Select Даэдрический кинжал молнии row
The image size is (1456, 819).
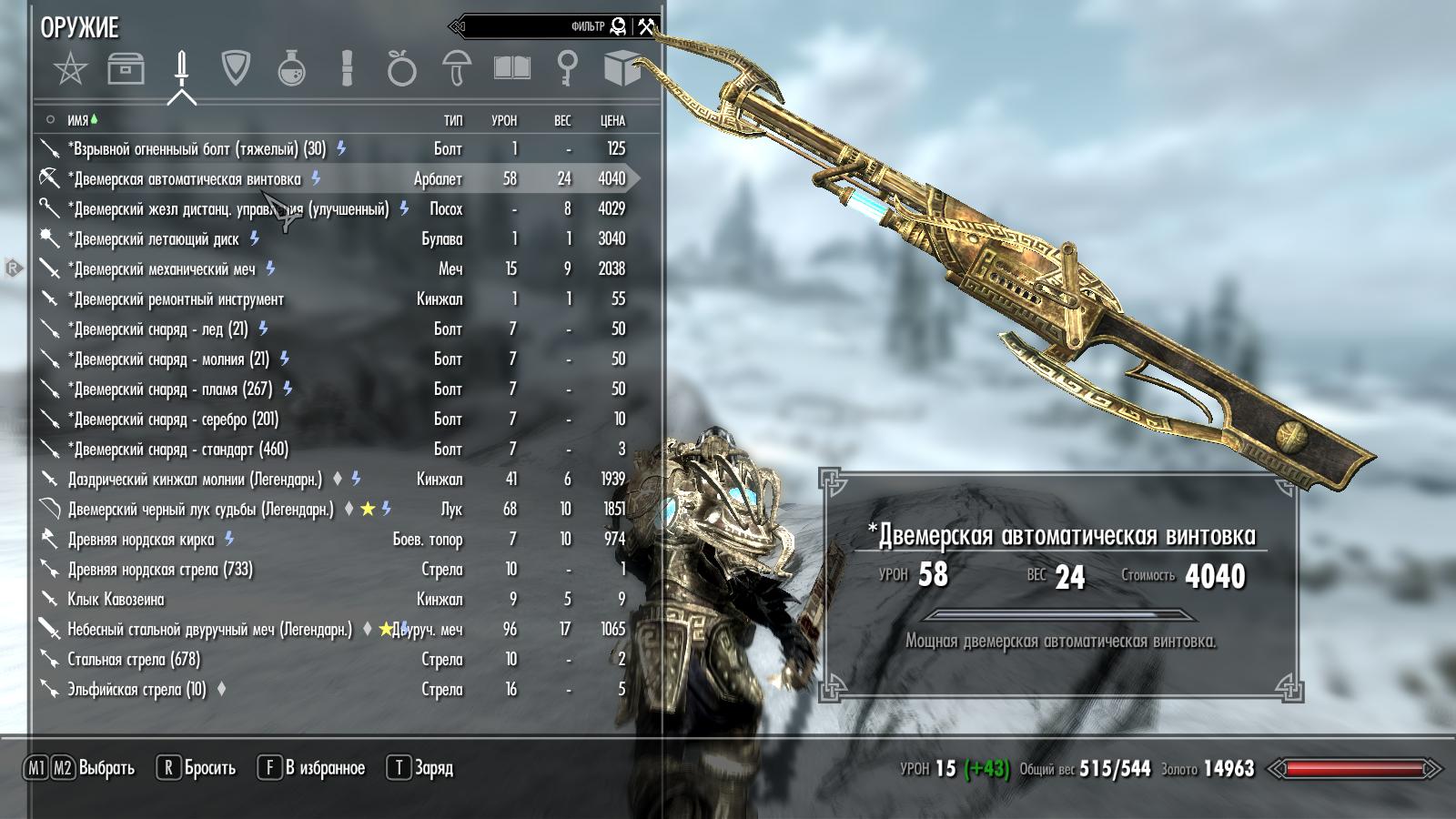pyautogui.click(x=195, y=480)
